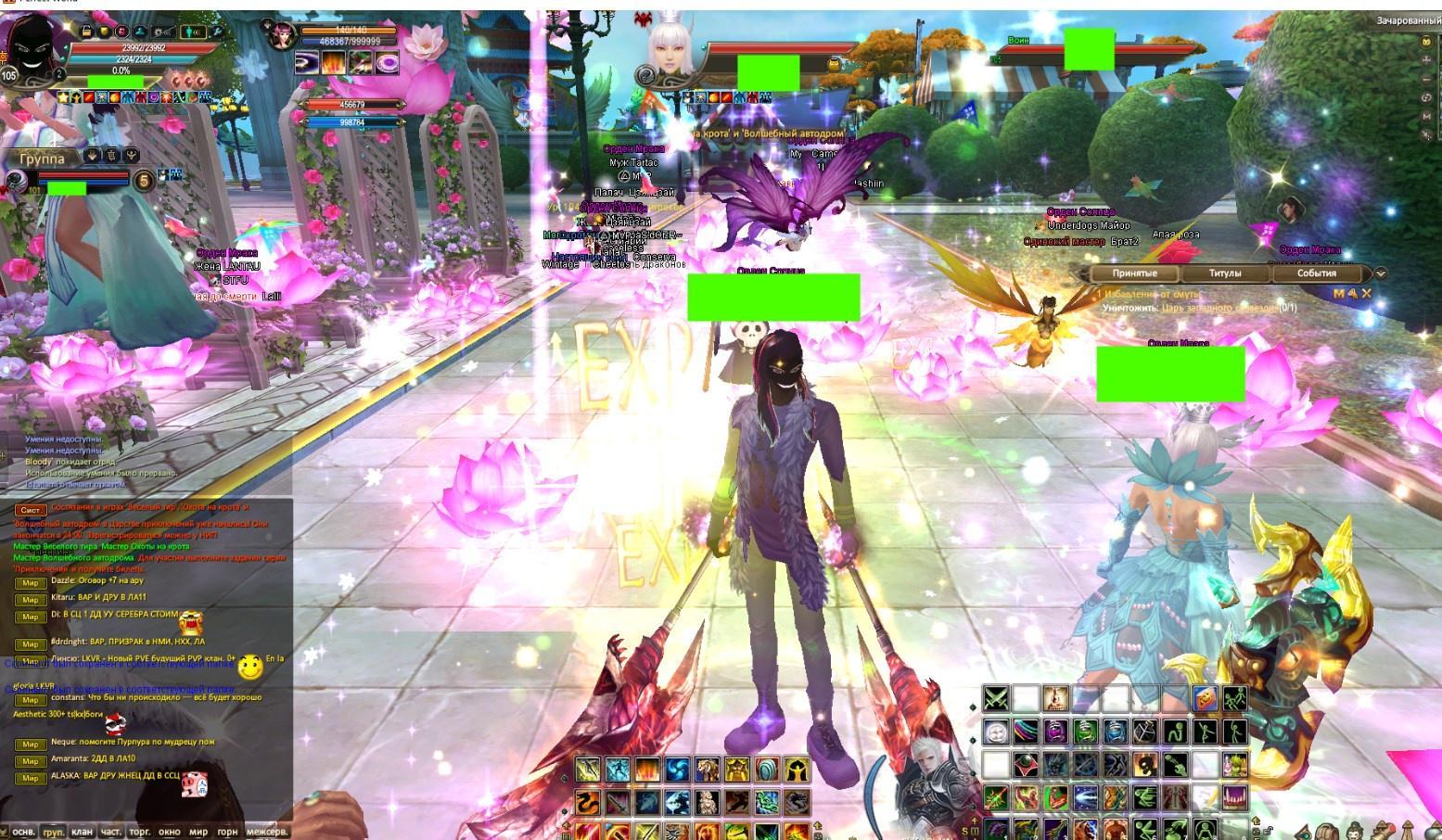Open the клан chat tab

tap(83, 832)
